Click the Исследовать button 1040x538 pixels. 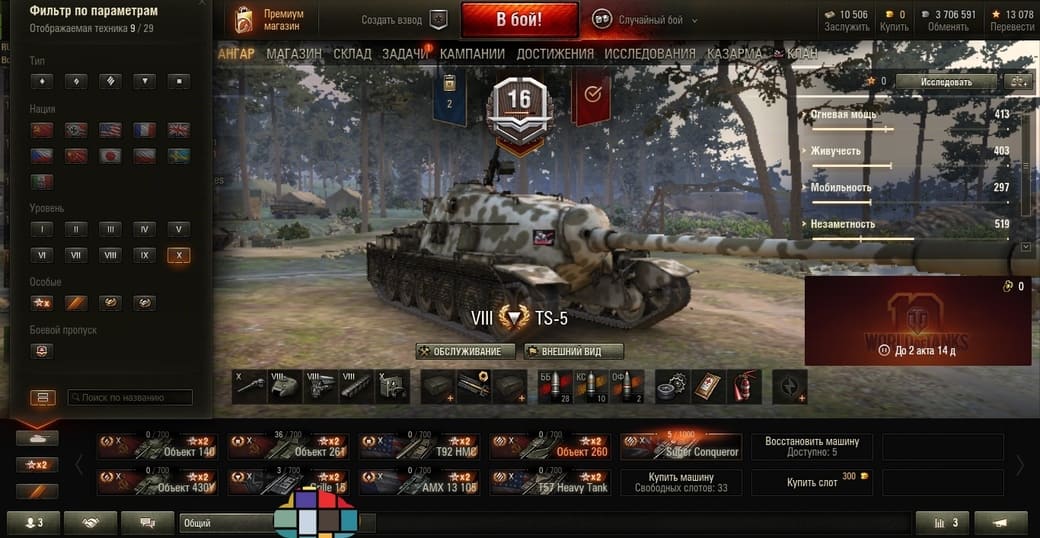945,81
